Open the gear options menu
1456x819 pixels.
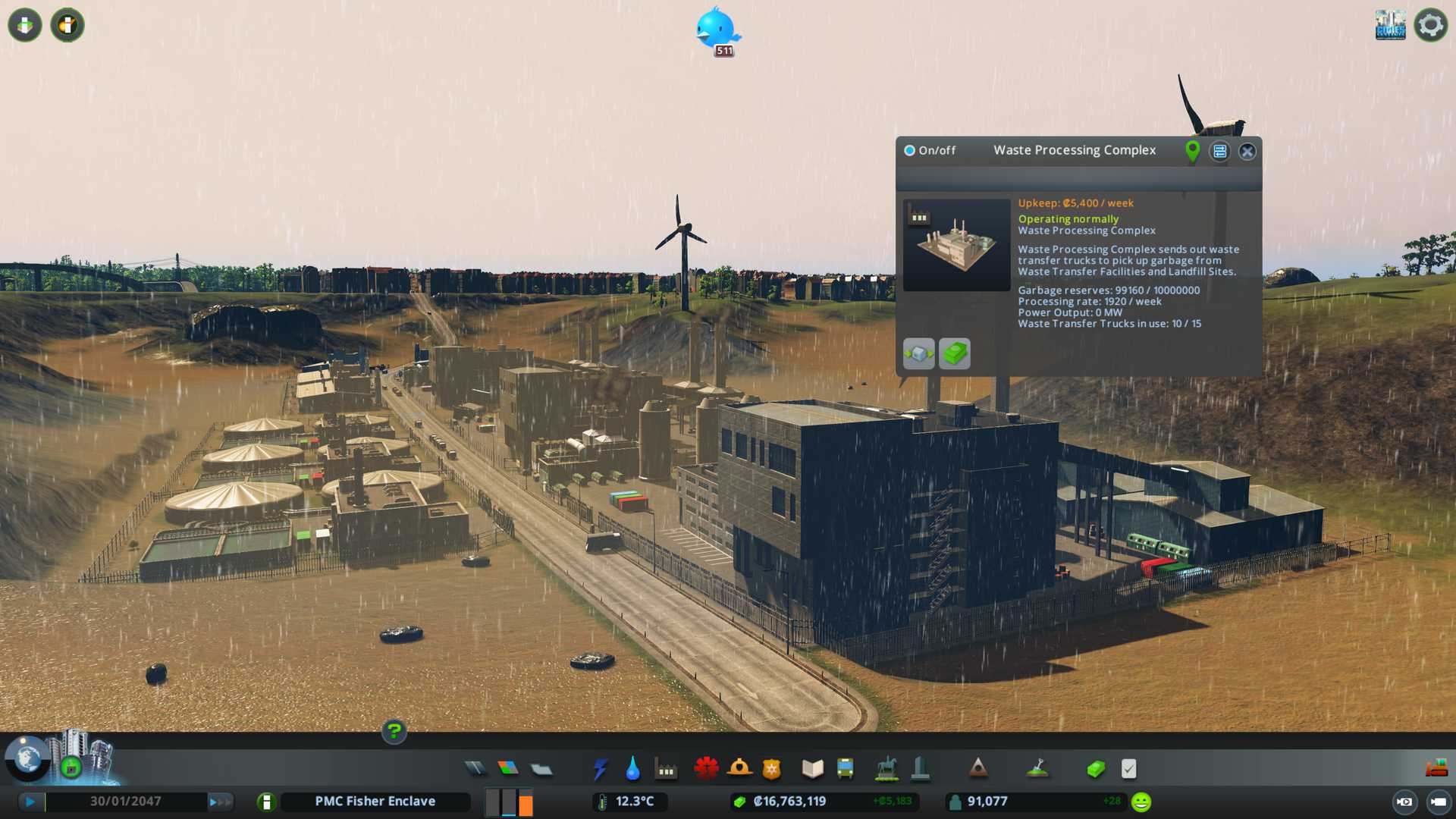click(1430, 26)
